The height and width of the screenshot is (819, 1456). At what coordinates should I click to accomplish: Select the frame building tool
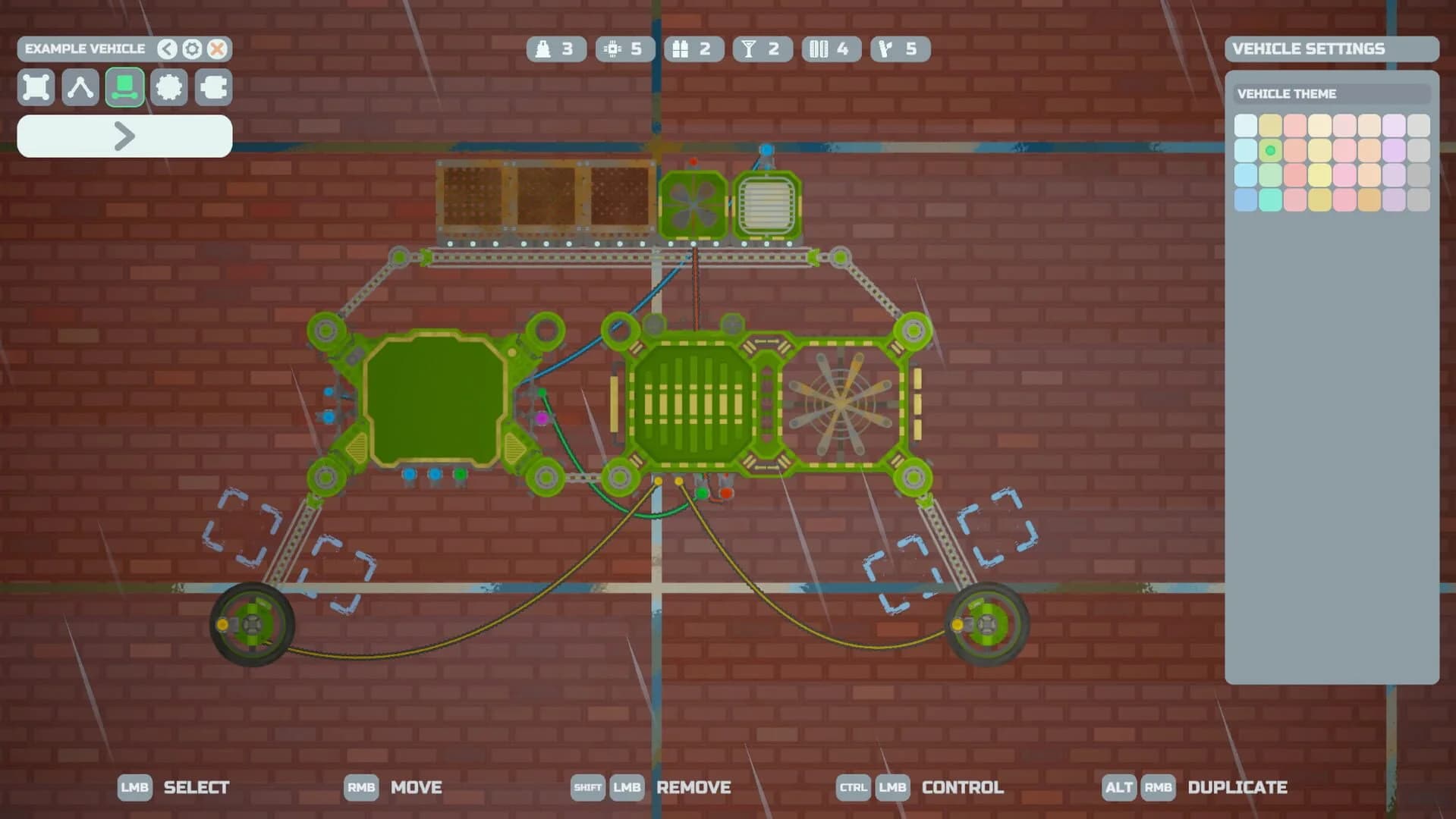coord(36,87)
